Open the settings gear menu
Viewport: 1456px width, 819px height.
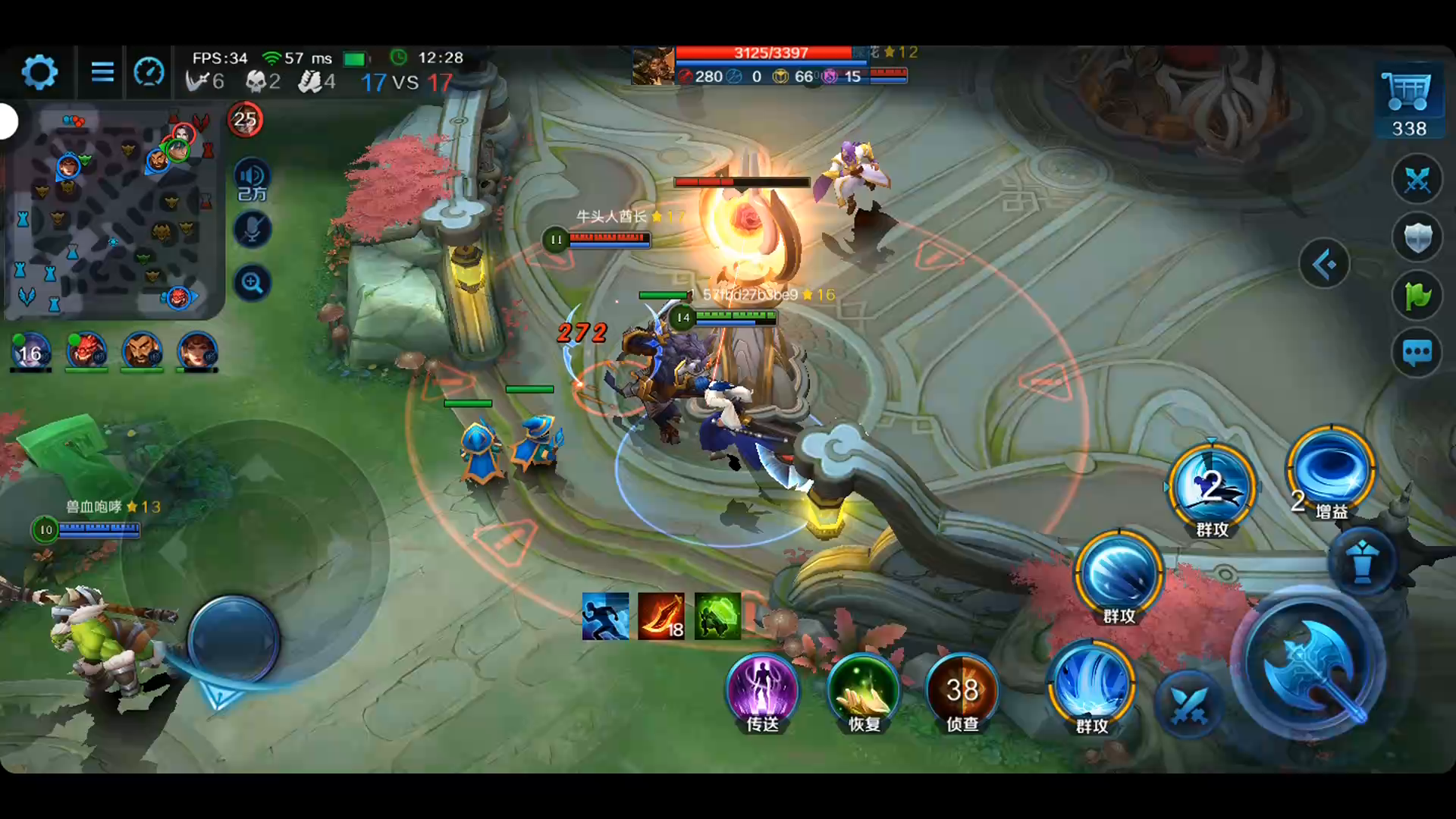[39, 73]
